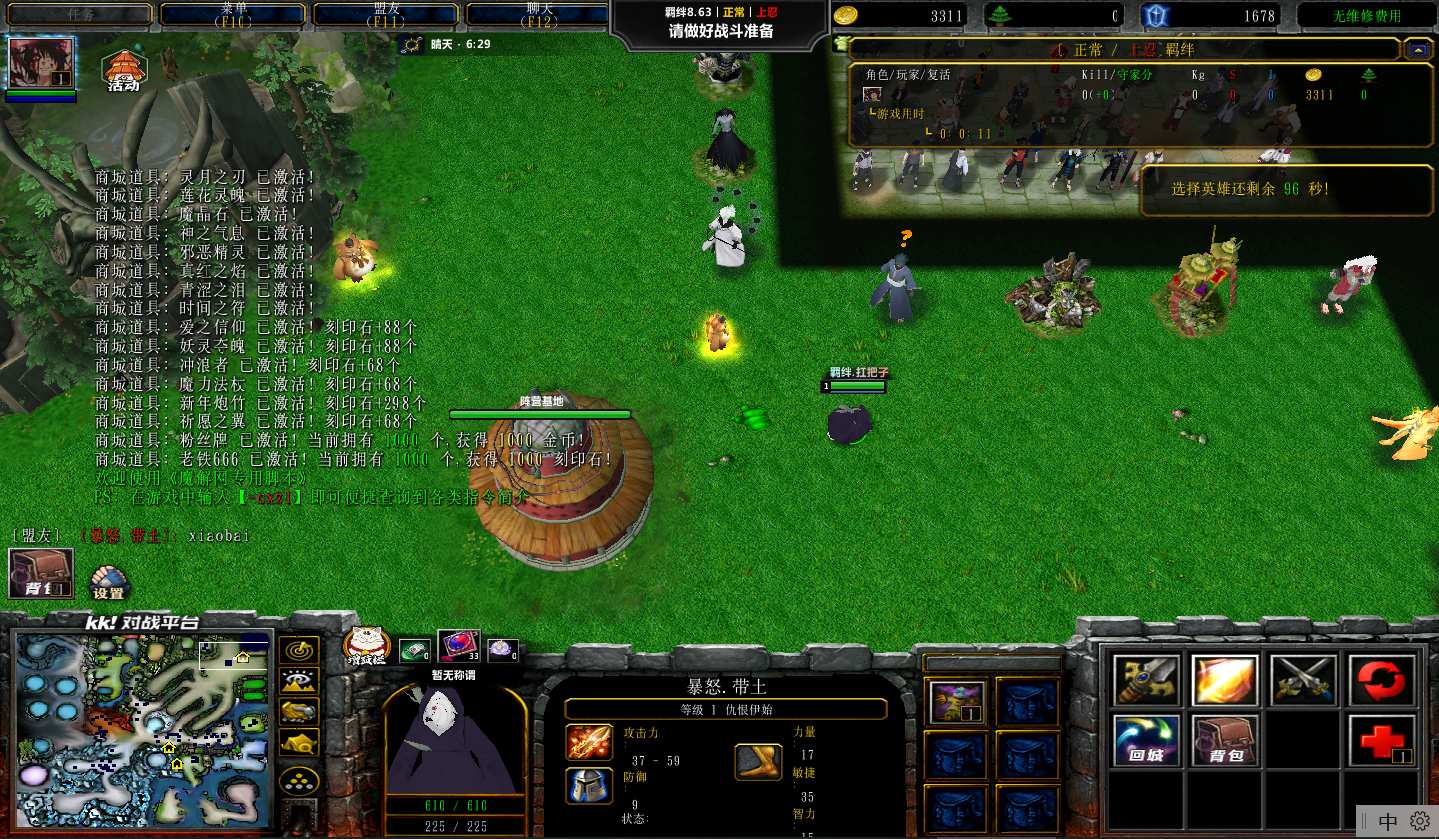Viewport: 1439px width, 839px height.
Task: Open the 活动 events icon
Action: 124,70
